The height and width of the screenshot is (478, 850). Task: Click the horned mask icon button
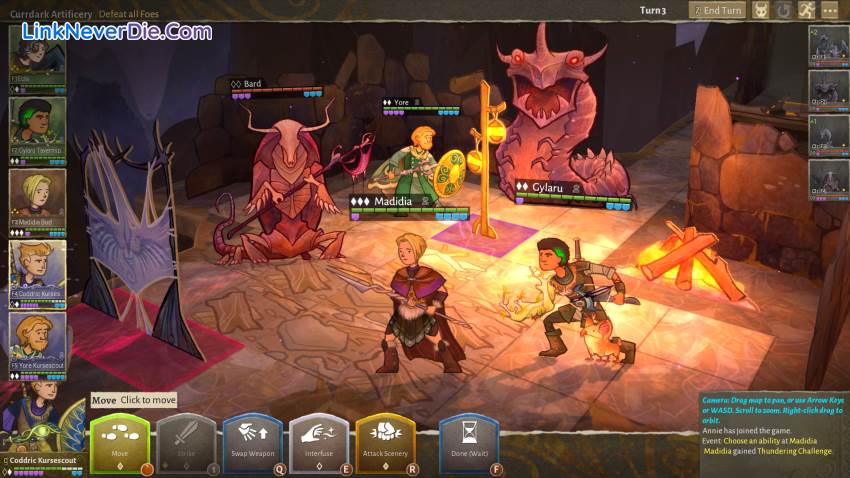pos(761,10)
